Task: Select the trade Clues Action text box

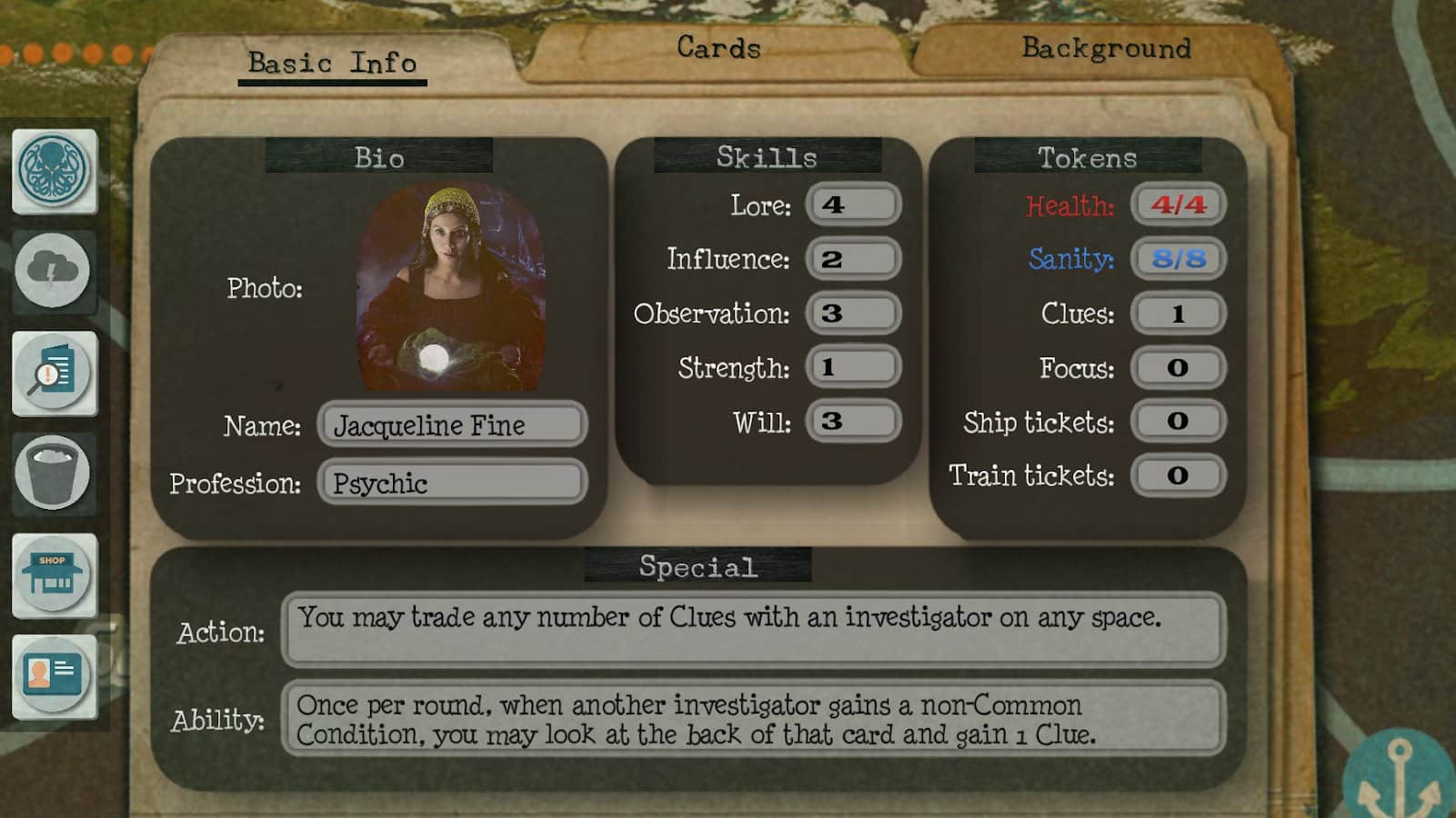Action: [753, 629]
